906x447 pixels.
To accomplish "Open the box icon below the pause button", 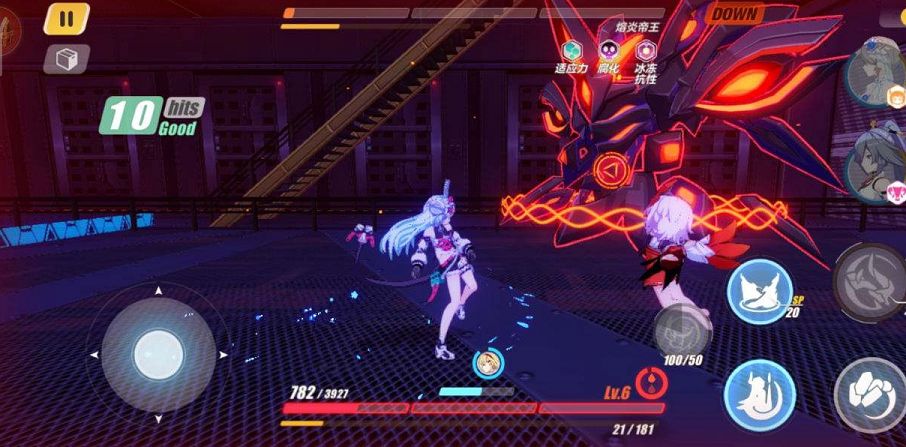I will [67, 59].
